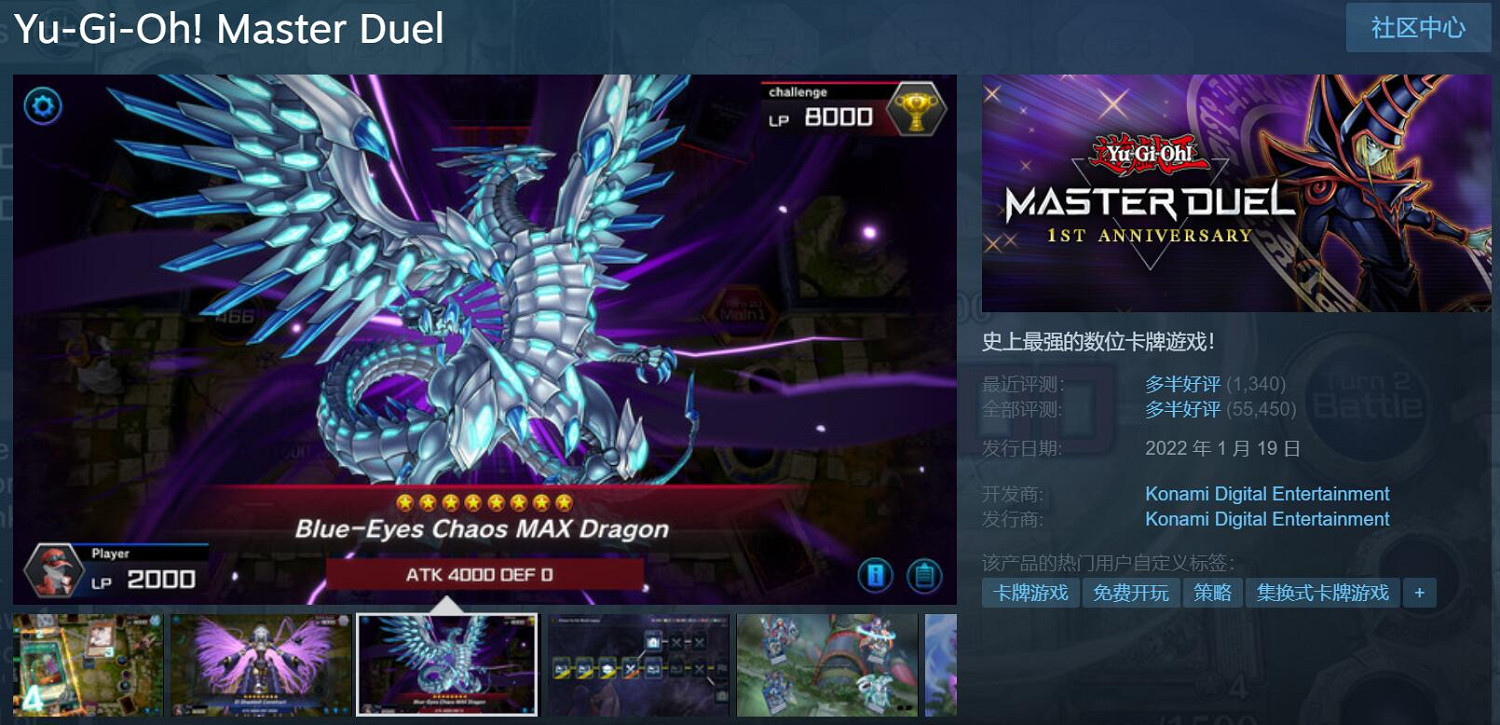Select the gear settings icon in the gameplay screenshot

pyautogui.click(x=42, y=106)
